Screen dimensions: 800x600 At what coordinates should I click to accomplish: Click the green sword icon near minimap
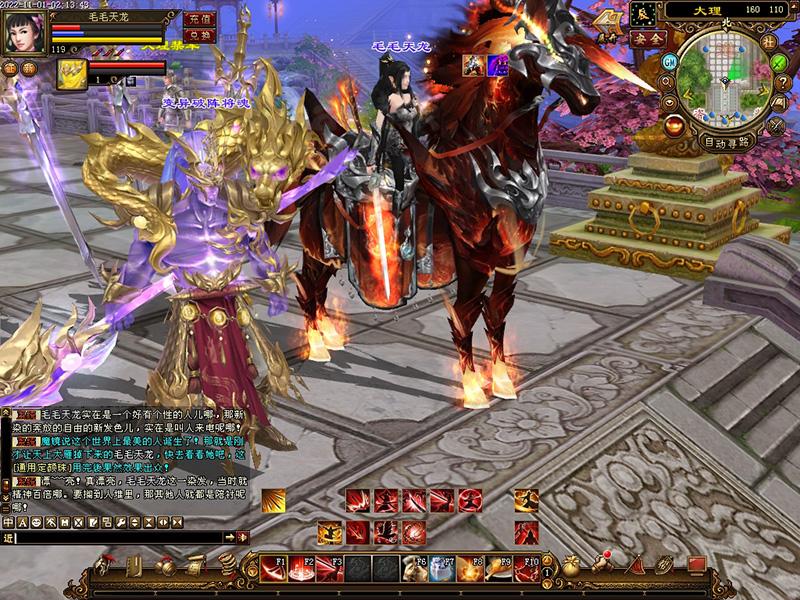pyautogui.click(x=780, y=62)
